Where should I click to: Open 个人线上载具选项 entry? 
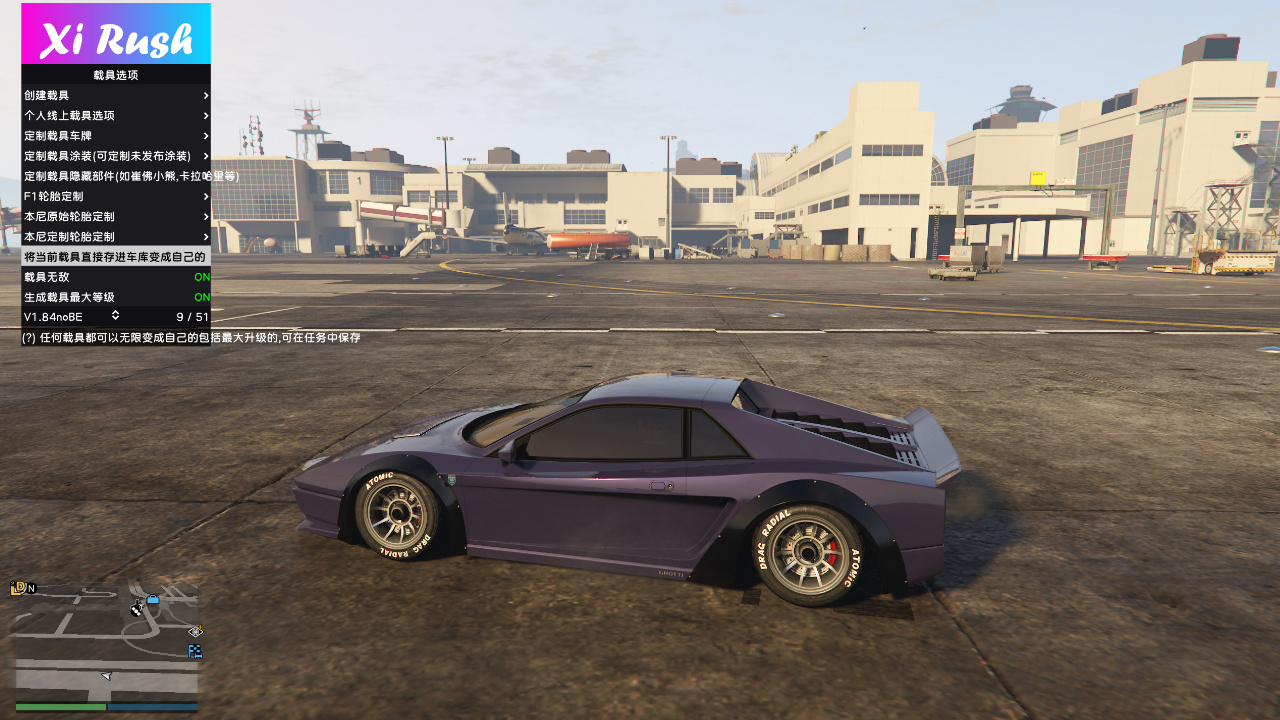(x=115, y=115)
